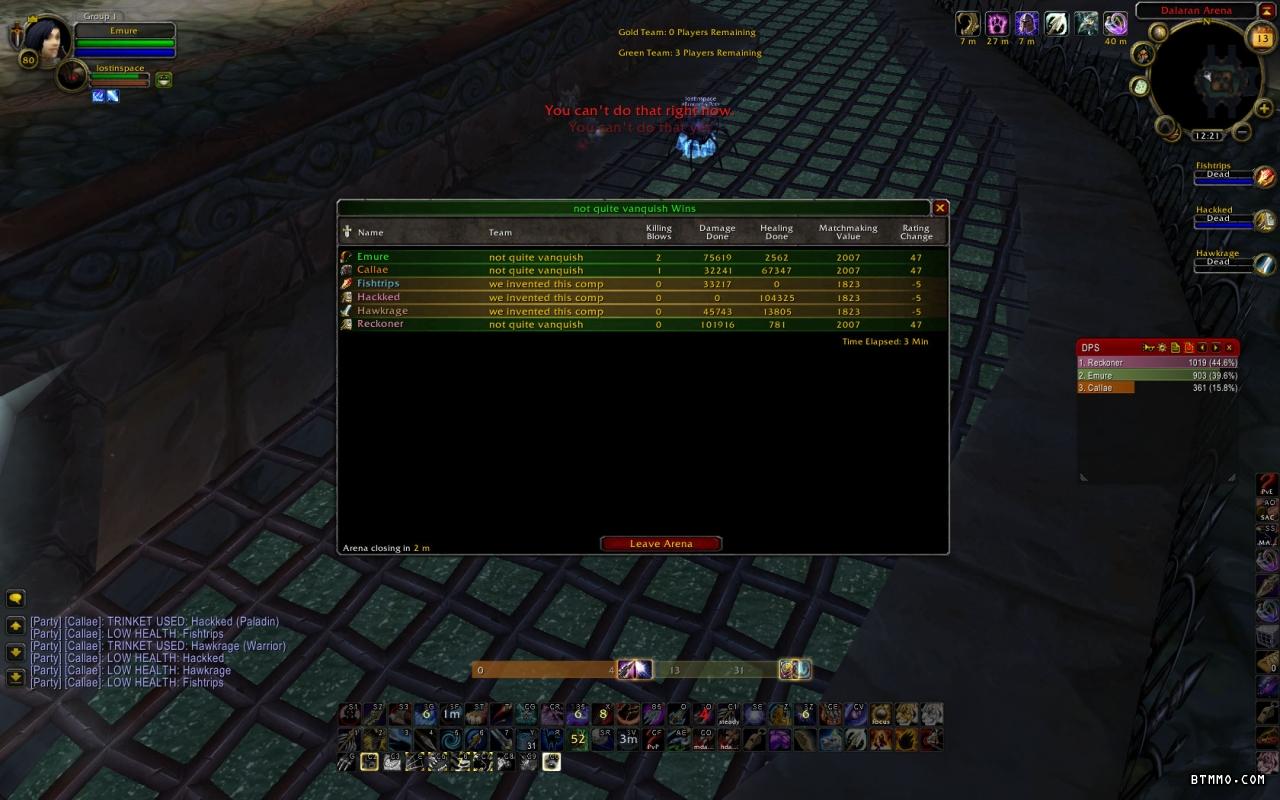Open the chat menu speech bubble
The height and width of the screenshot is (800, 1280).
pos(15,599)
